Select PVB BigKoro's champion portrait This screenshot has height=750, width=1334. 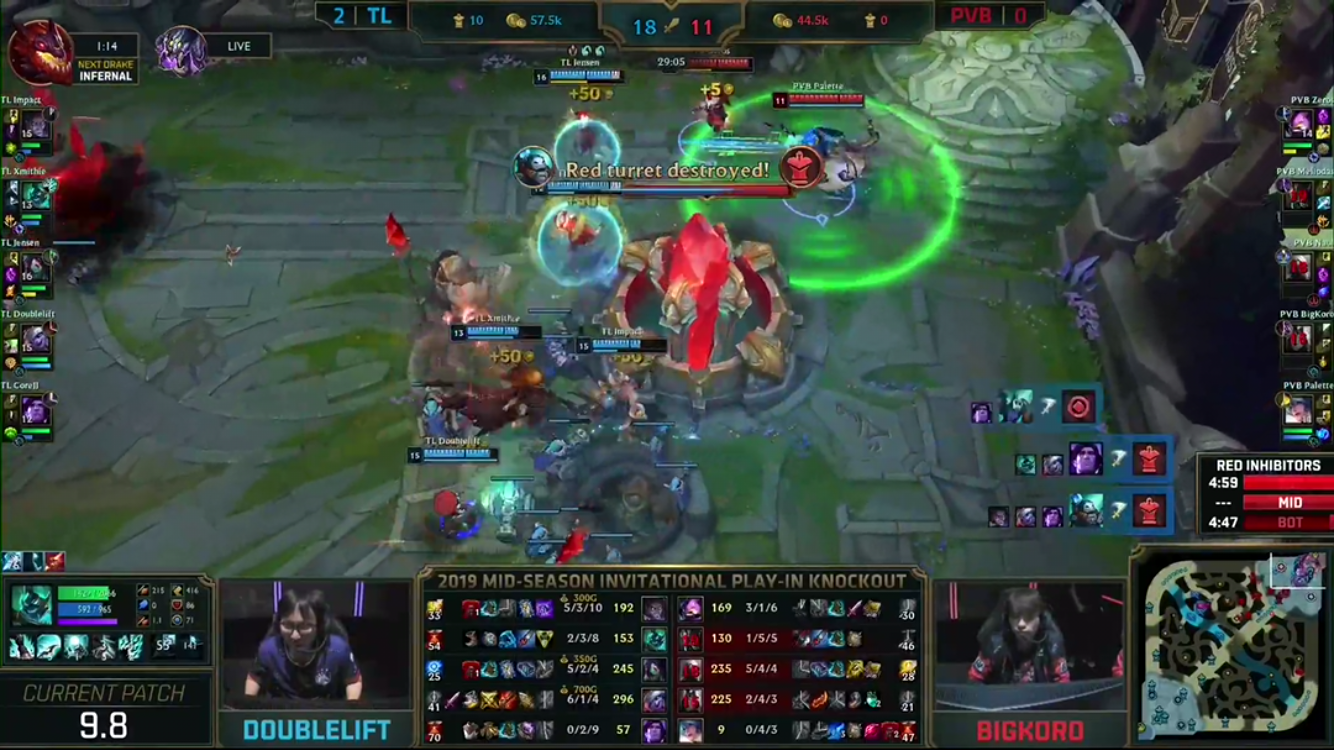[1299, 339]
